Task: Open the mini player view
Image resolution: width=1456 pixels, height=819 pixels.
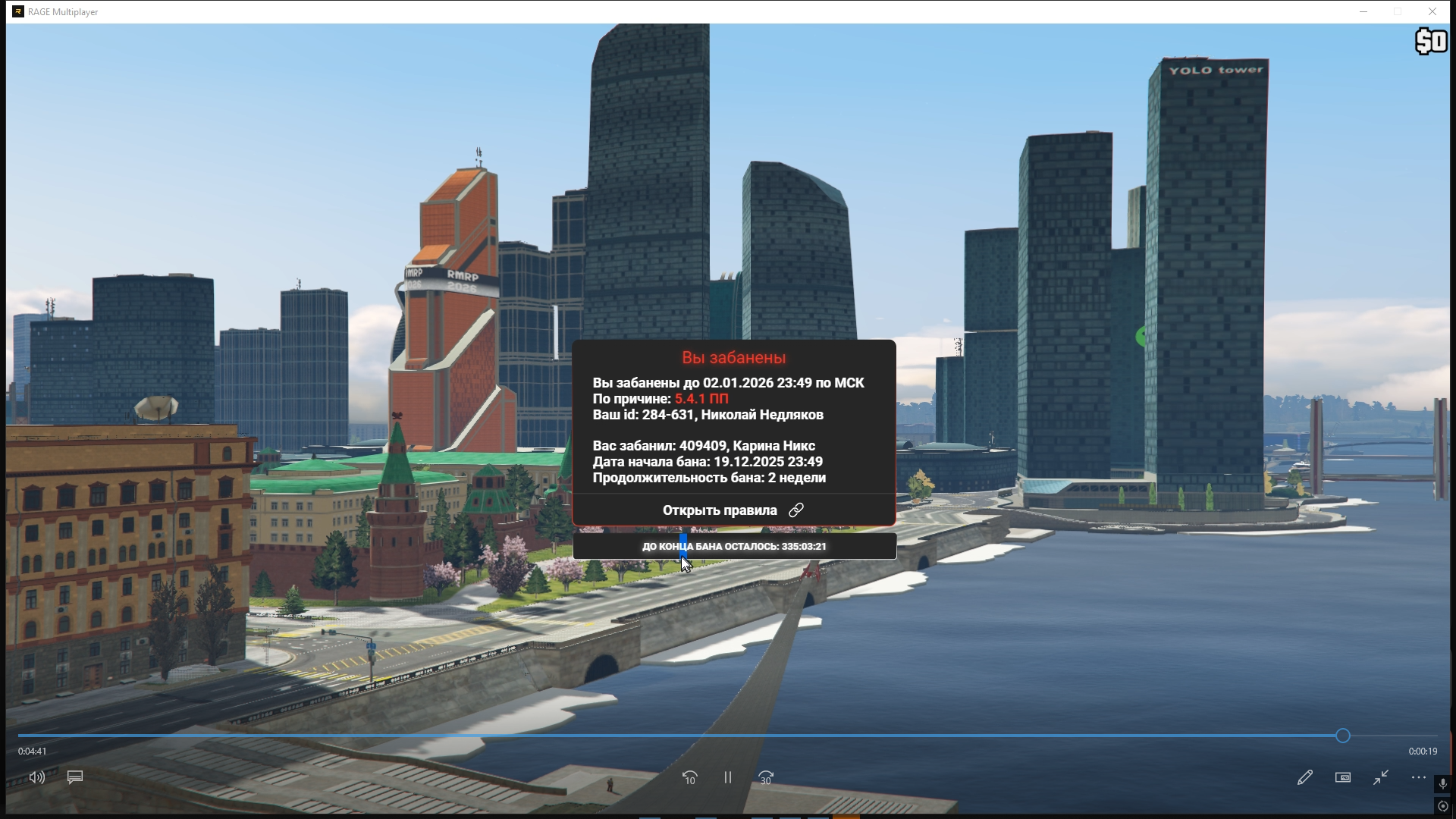Action: coord(1343,777)
